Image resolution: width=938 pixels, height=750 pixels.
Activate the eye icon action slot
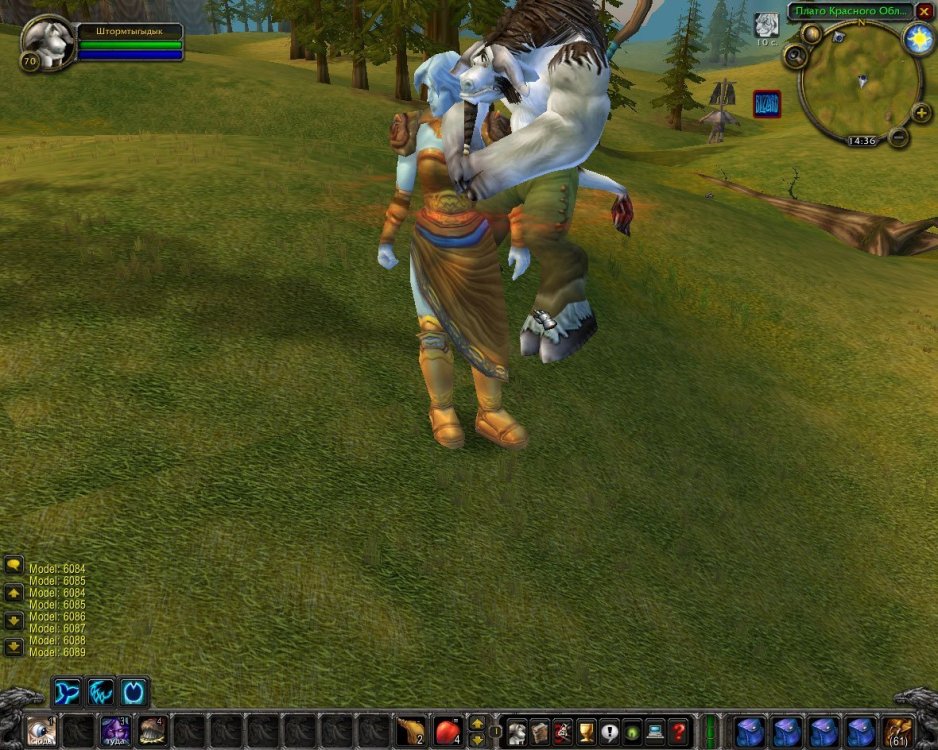click(41, 731)
